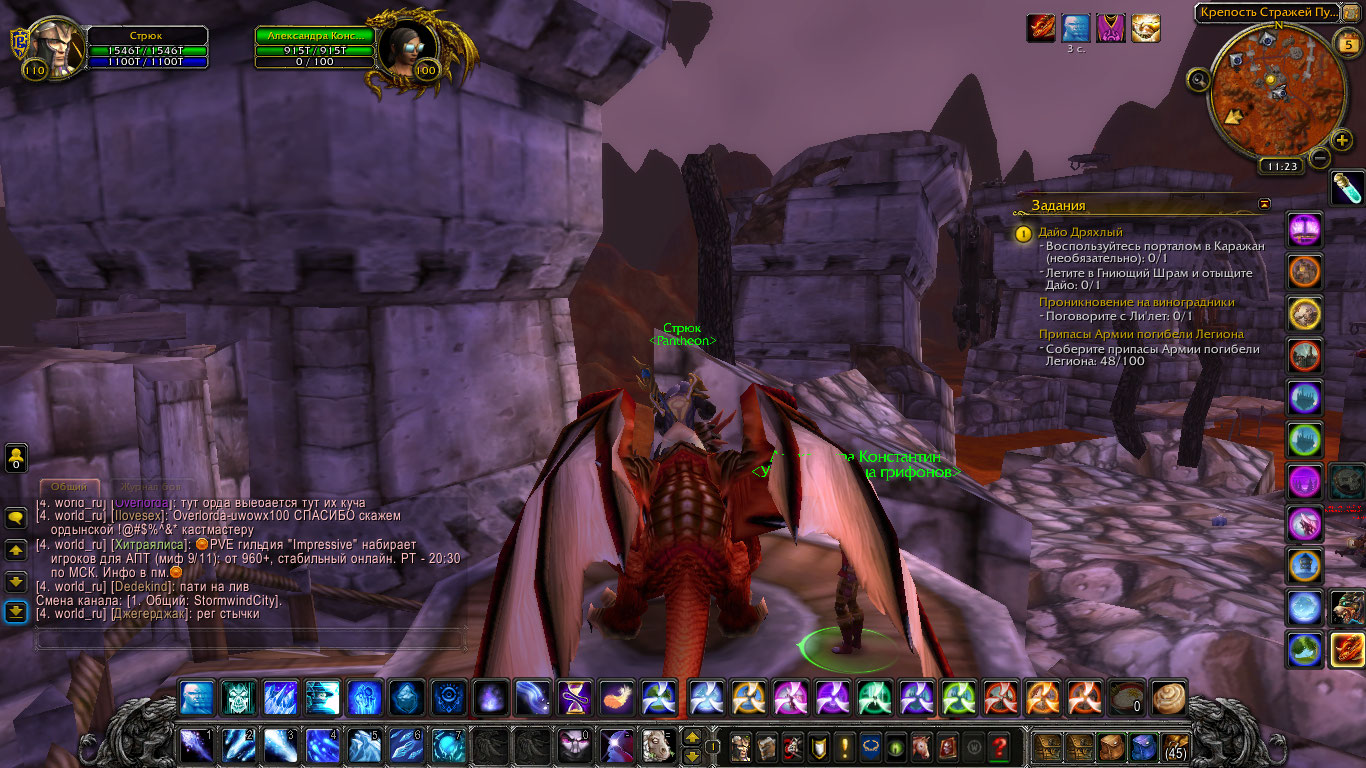Open the social friends button showing 0
This screenshot has height=768, width=1366.
16,458
